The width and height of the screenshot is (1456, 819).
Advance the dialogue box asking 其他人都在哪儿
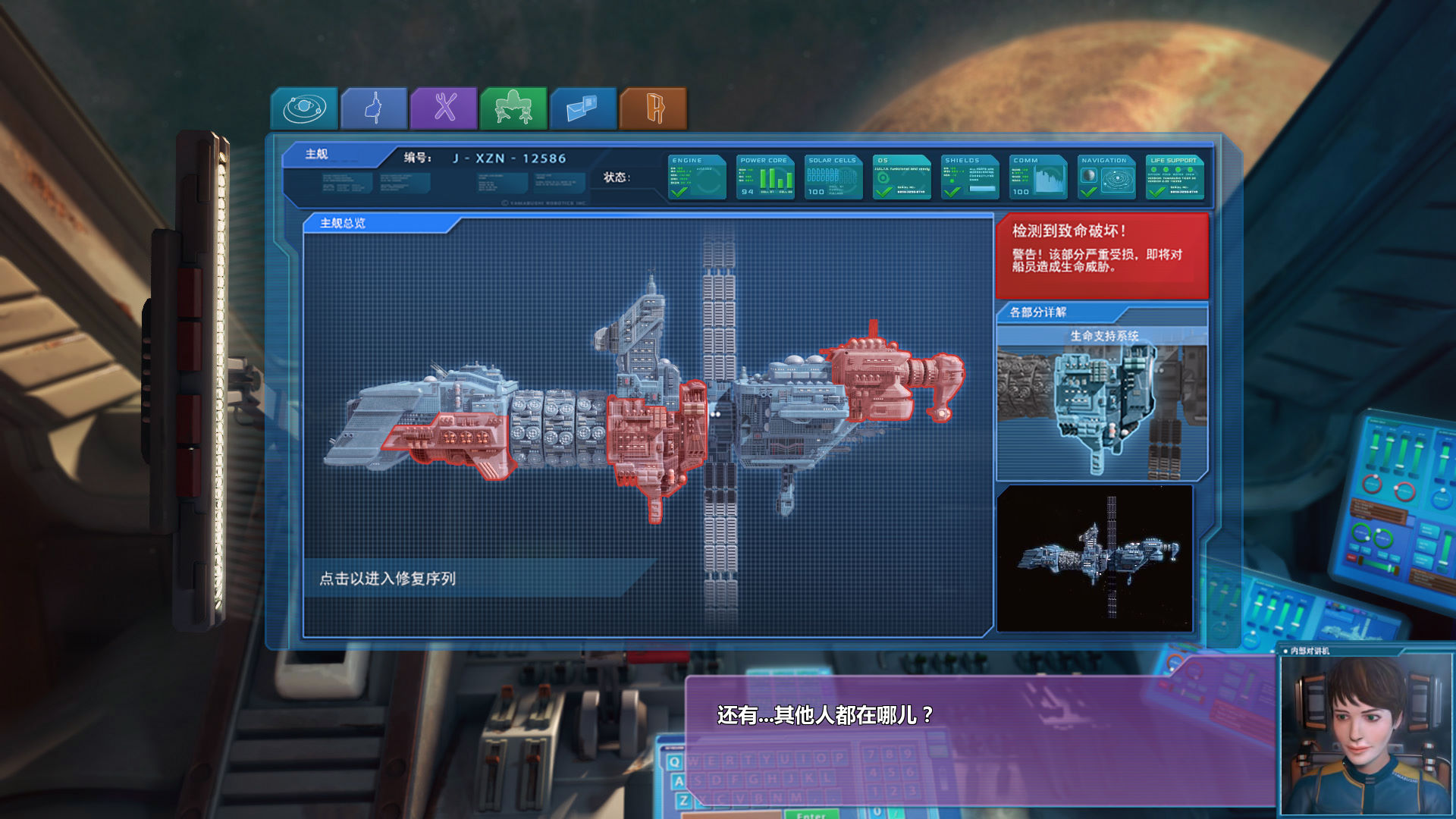978,739
